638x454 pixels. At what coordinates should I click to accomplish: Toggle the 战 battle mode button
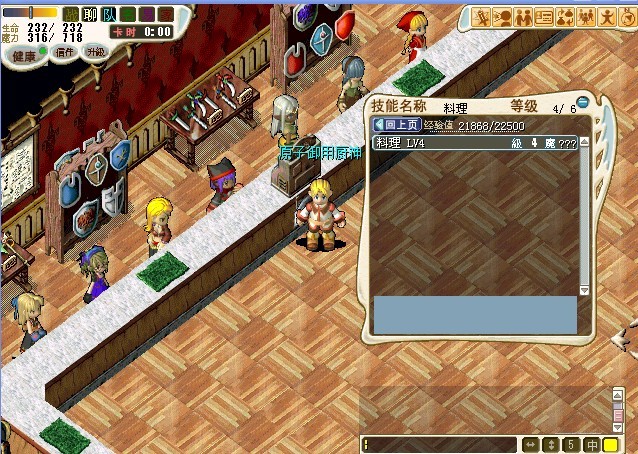[70, 14]
